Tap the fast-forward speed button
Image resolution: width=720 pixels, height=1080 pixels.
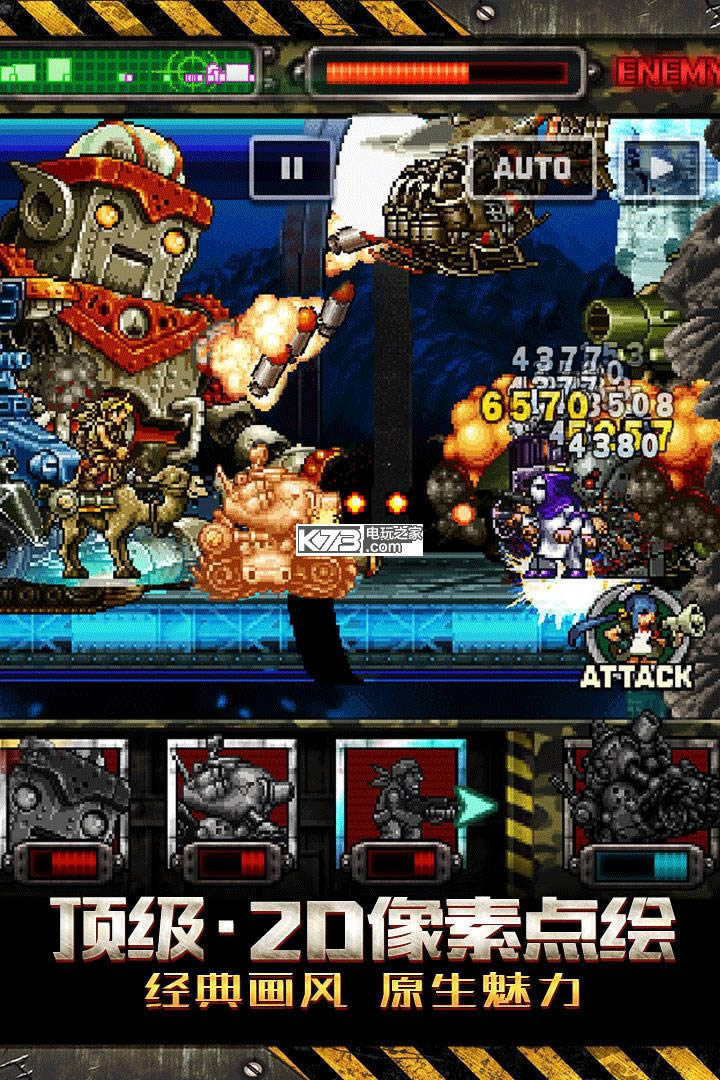662,169
